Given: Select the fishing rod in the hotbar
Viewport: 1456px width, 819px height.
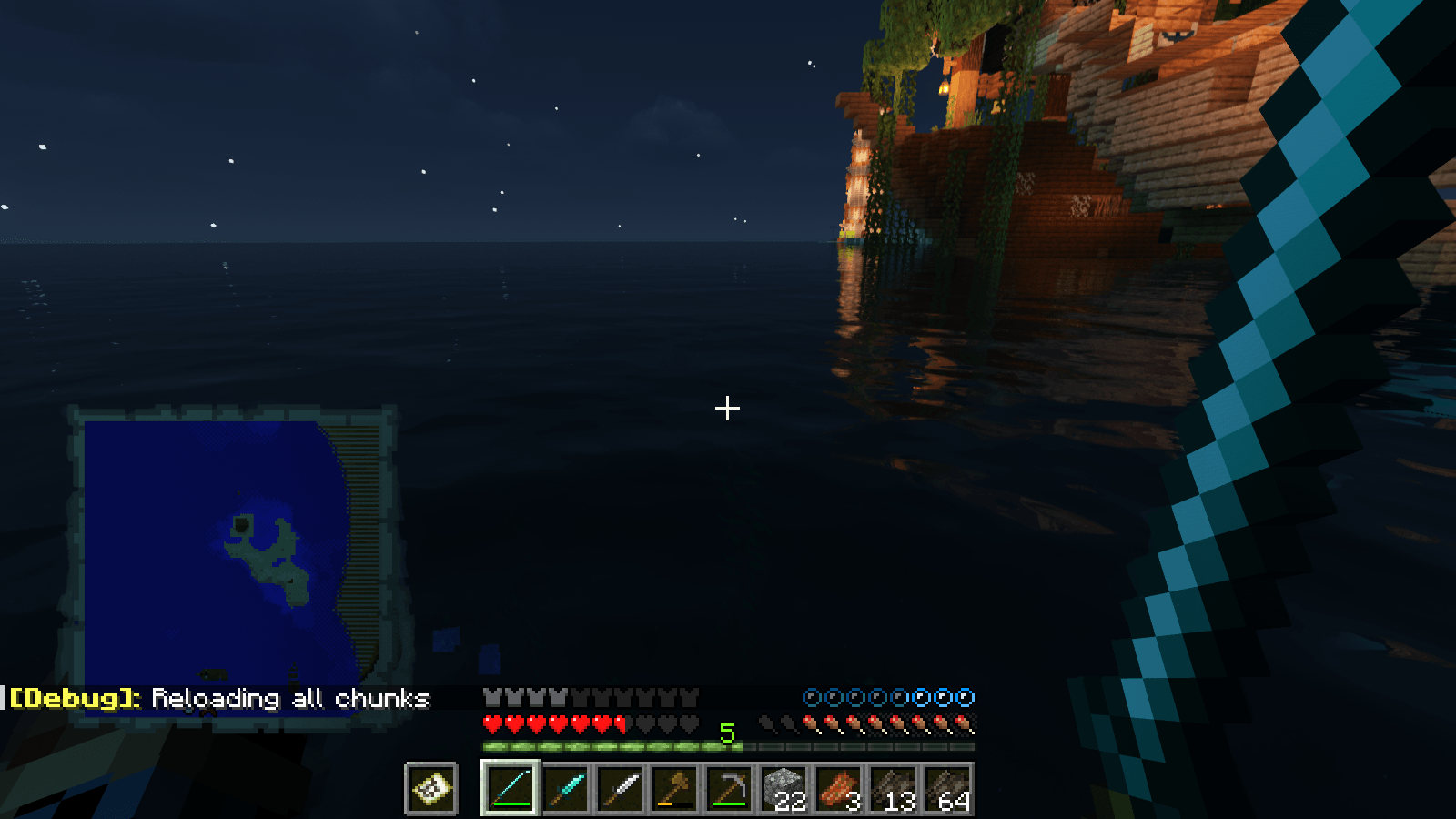Looking at the screenshot, I should (509, 791).
